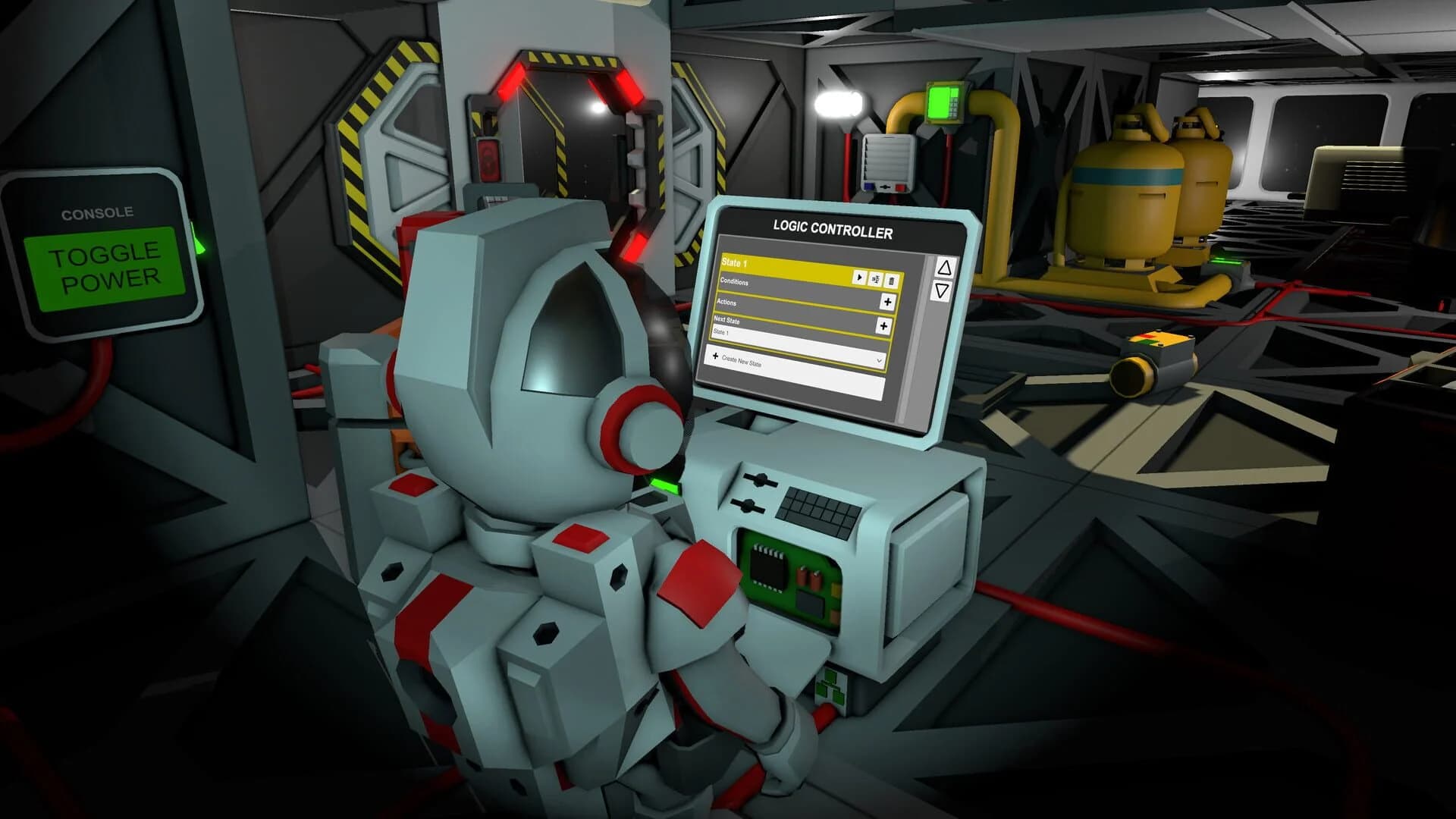
Task: Run State 1 with the play icon
Action: coord(860,278)
